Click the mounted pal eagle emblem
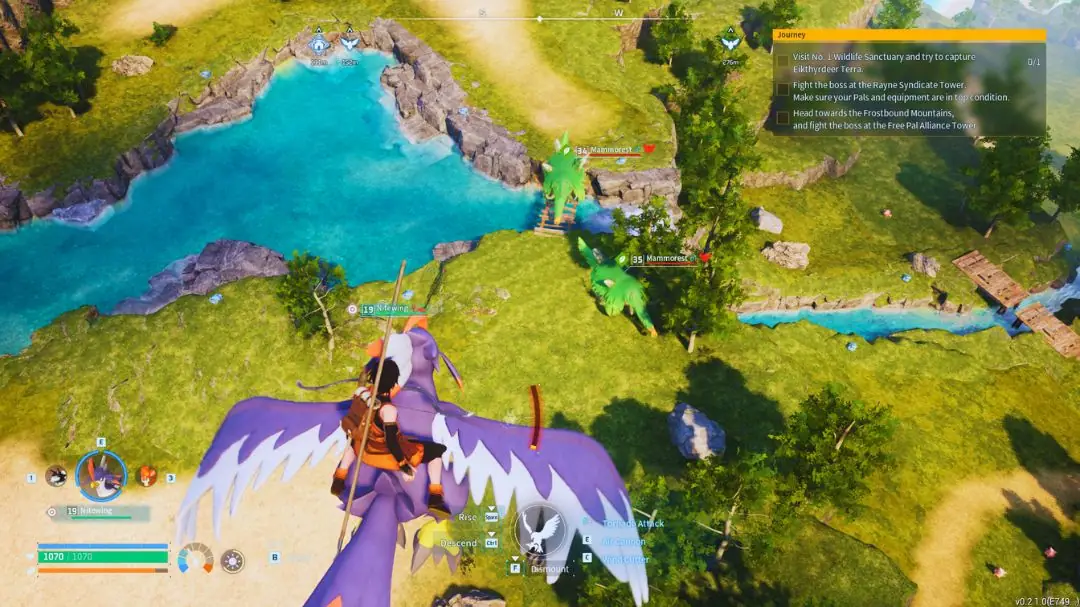The height and width of the screenshot is (607, 1080). [x=543, y=529]
